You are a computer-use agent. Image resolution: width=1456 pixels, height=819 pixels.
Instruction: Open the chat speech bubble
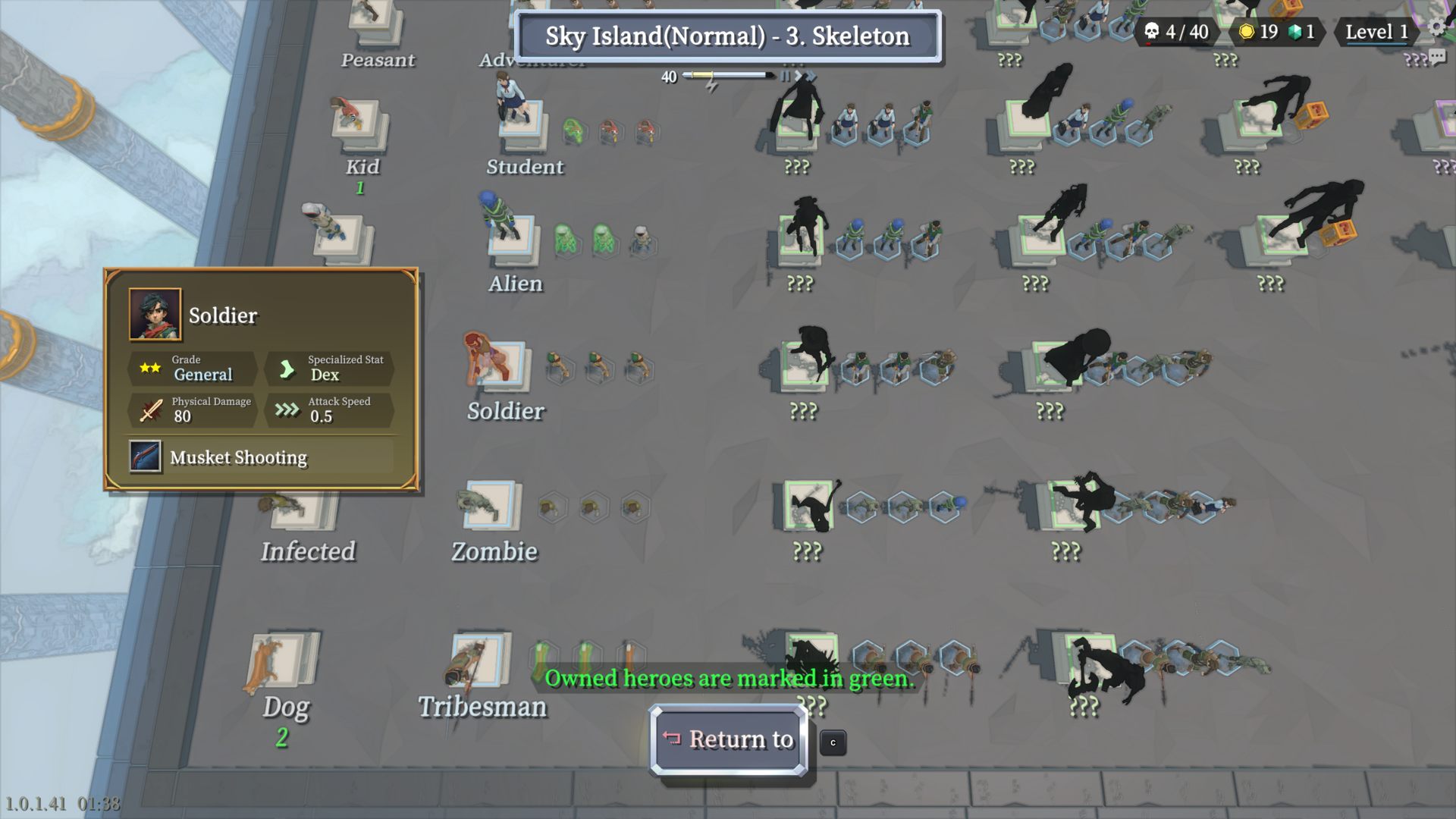tap(1436, 57)
